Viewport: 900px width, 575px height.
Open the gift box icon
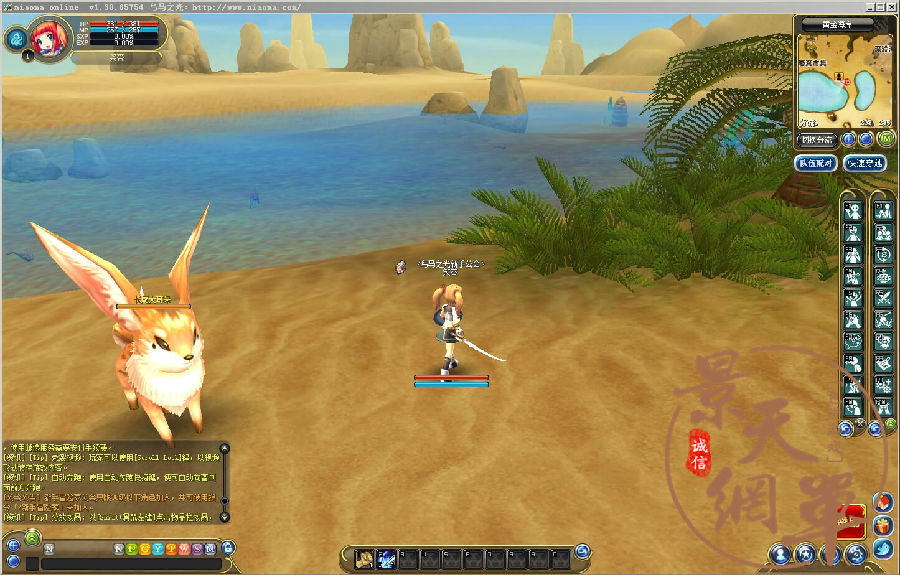(x=882, y=525)
